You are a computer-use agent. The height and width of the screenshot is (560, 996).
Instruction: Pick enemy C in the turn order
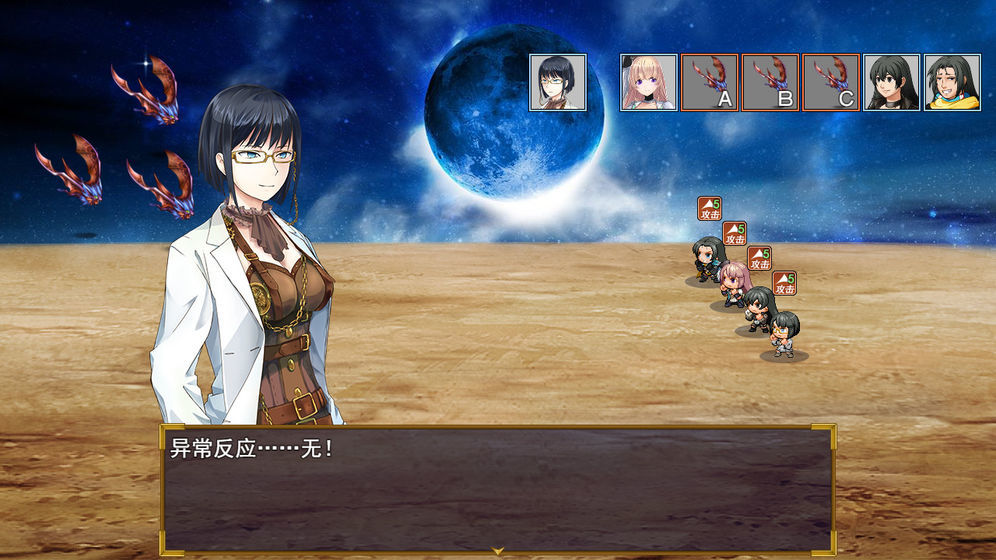pos(831,82)
